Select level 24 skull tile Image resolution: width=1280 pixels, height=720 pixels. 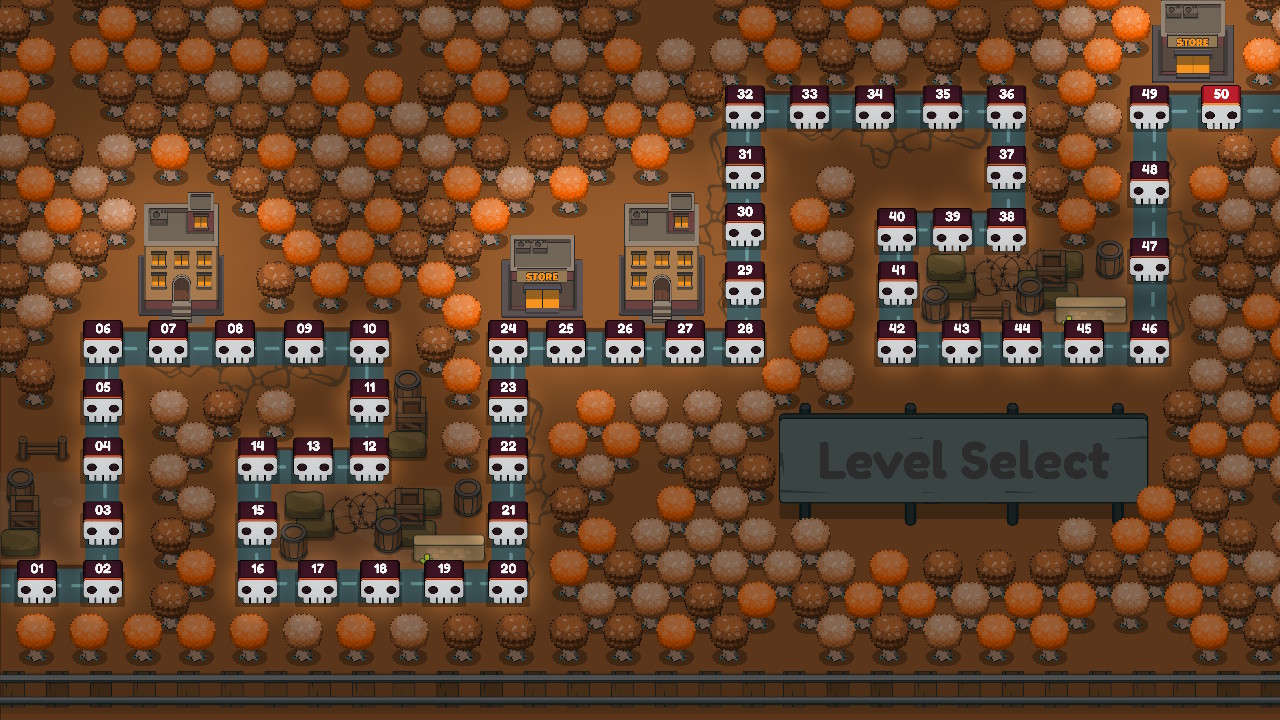point(508,342)
